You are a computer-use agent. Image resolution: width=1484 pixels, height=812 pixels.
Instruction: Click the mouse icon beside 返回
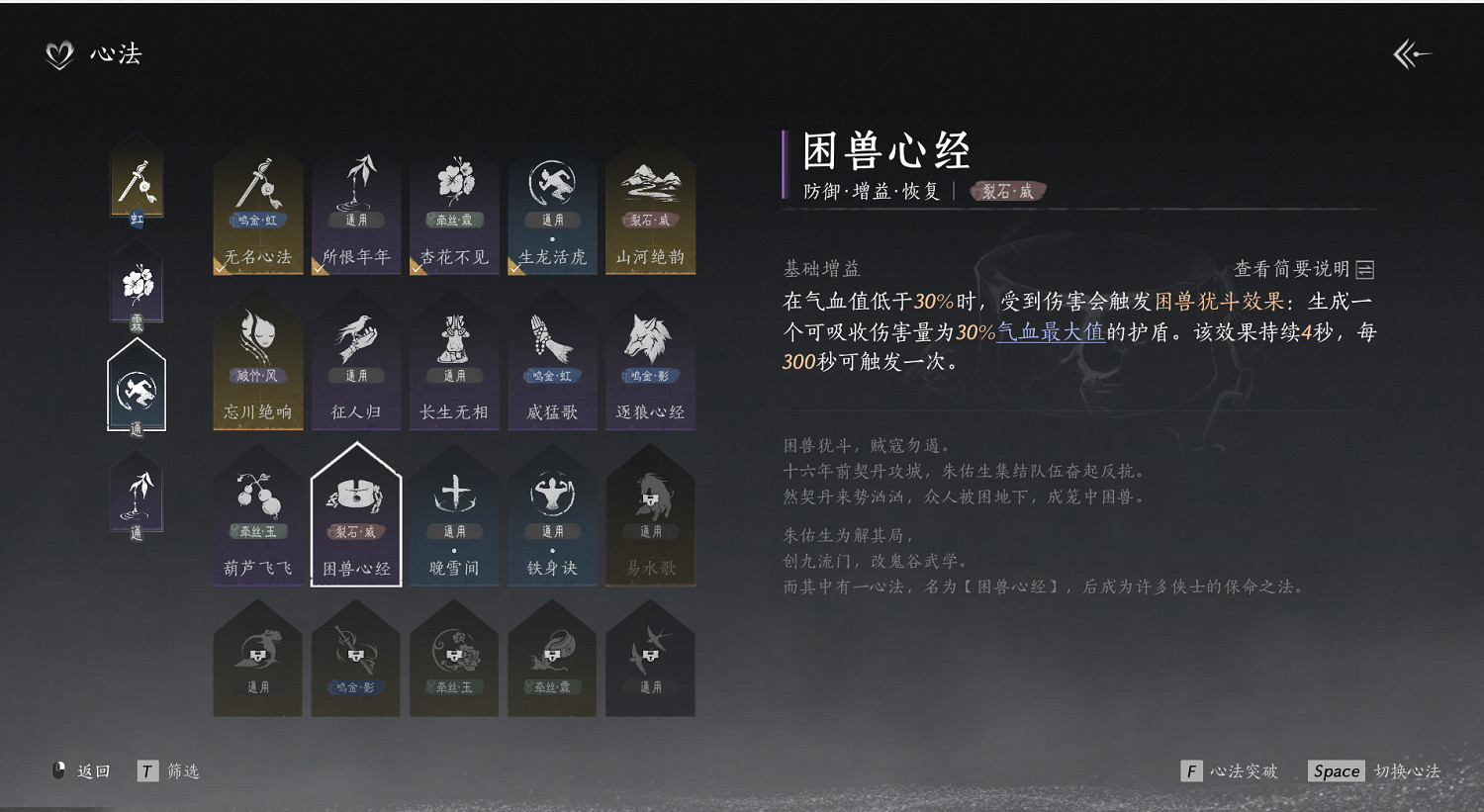[x=56, y=771]
